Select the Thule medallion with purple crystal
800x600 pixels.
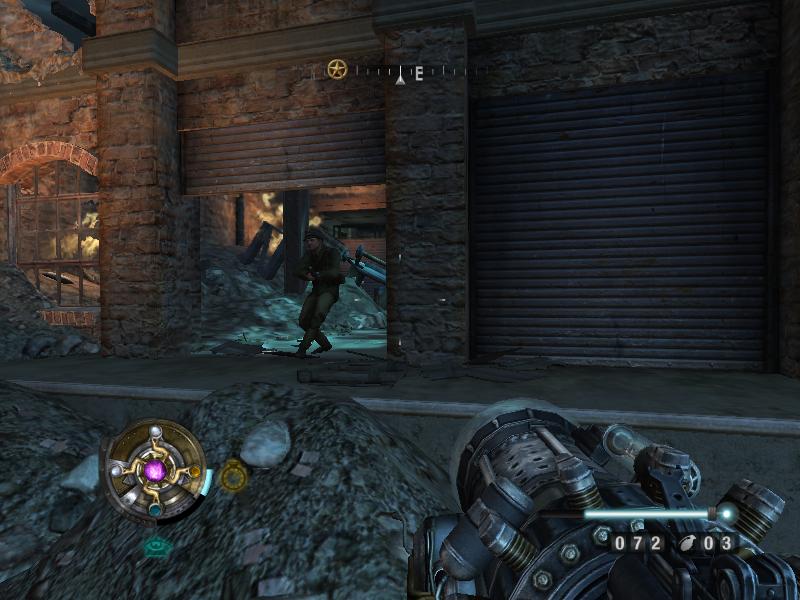[x=154, y=468]
